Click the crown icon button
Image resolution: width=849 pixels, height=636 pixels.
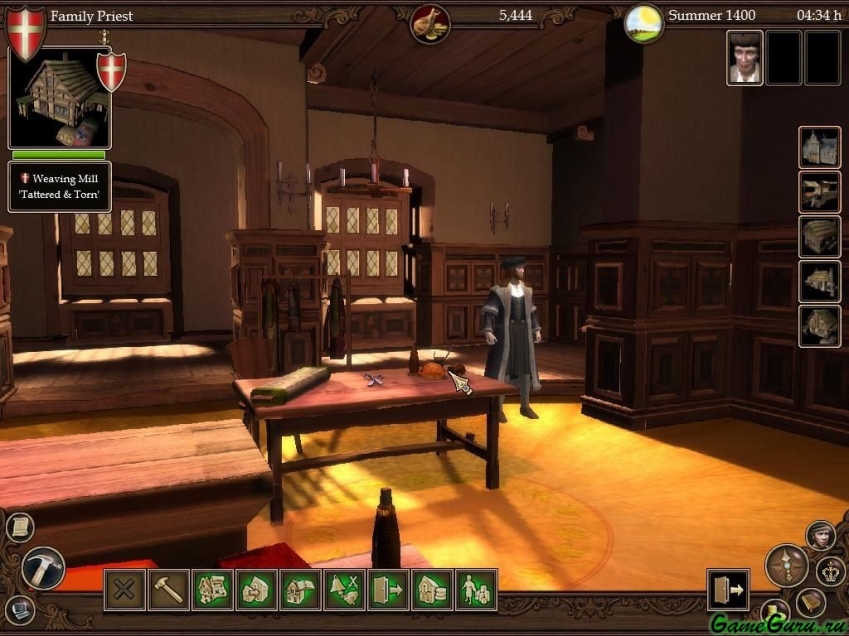point(830,571)
